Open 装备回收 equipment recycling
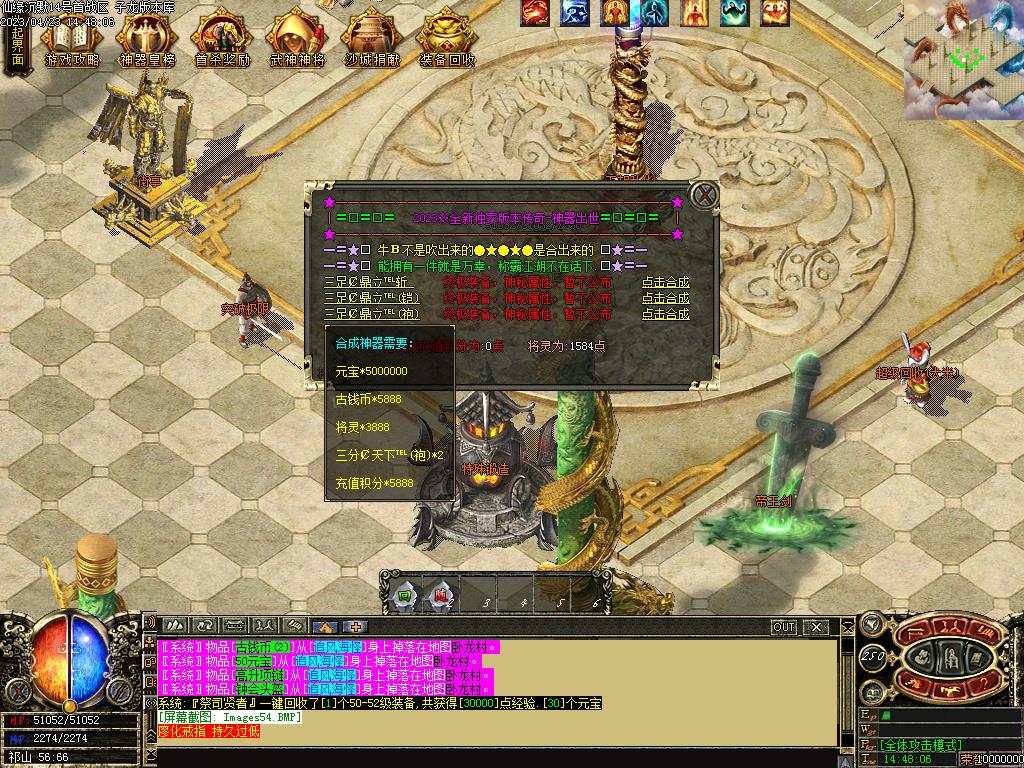The image size is (1024, 768). [x=447, y=40]
